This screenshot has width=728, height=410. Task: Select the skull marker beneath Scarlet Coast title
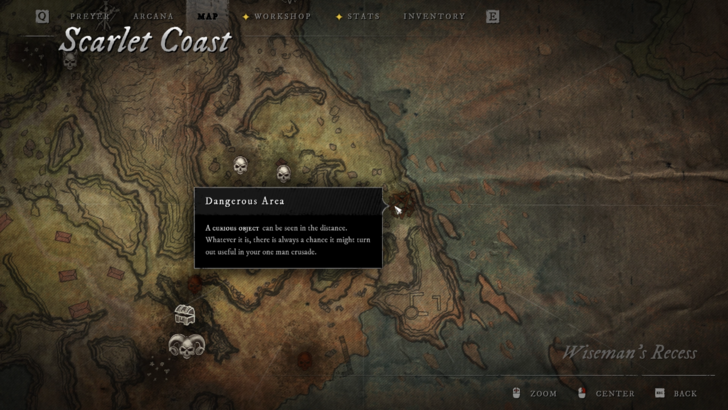[x=69, y=62]
